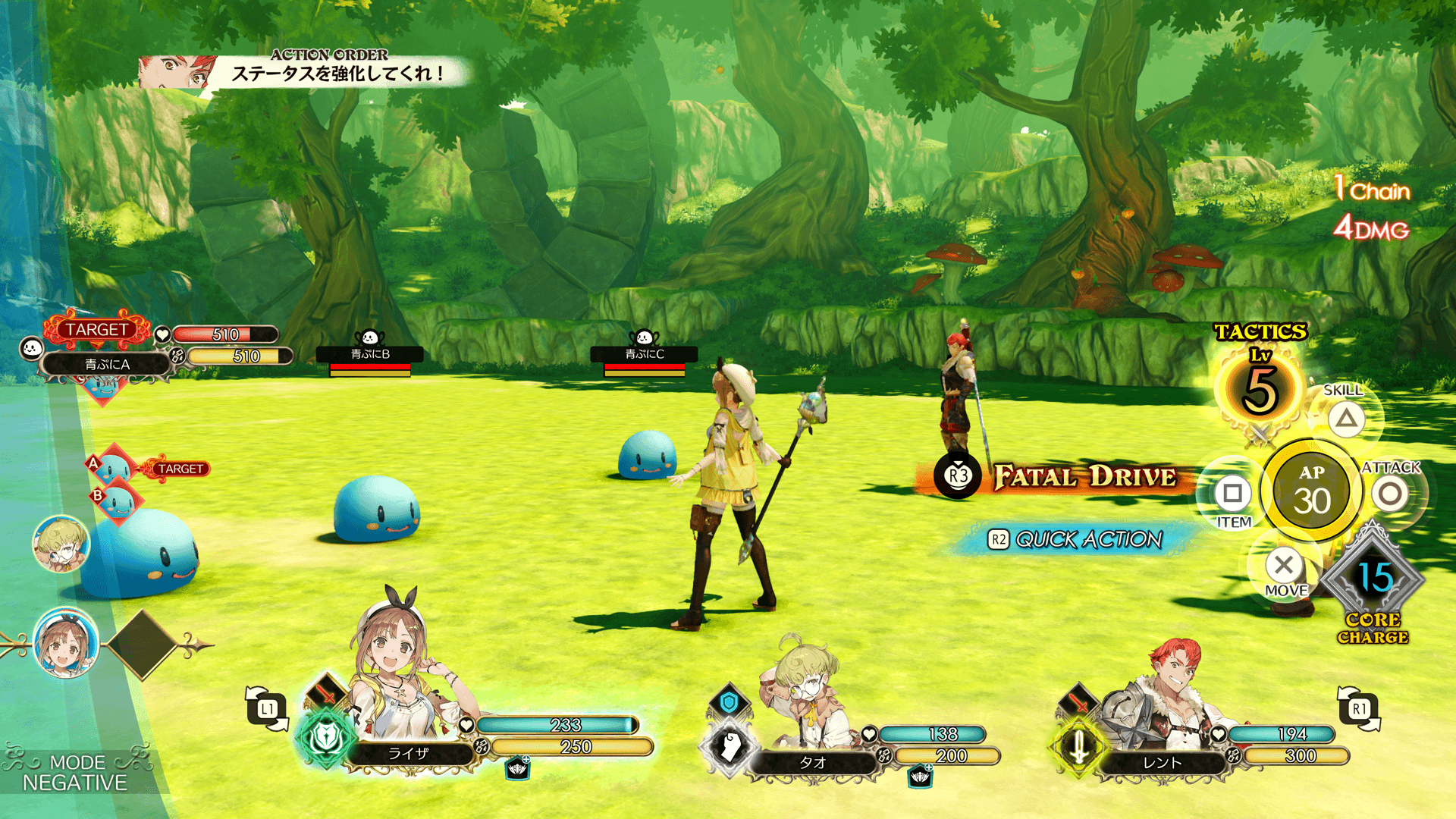Screen dimensions: 1456x819
Task: Click Ryza's portrait on the turn timeline
Action: coord(66,644)
